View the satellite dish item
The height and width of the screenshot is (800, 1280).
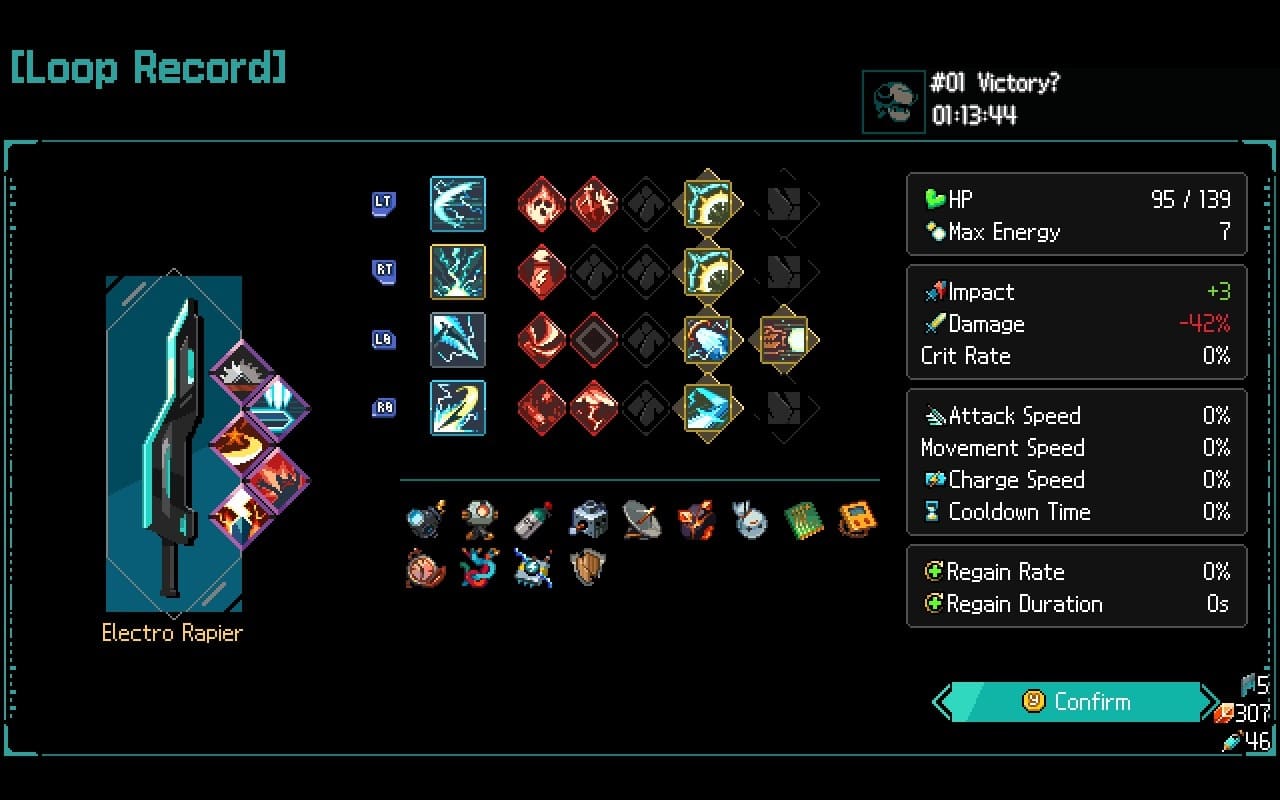(x=641, y=520)
